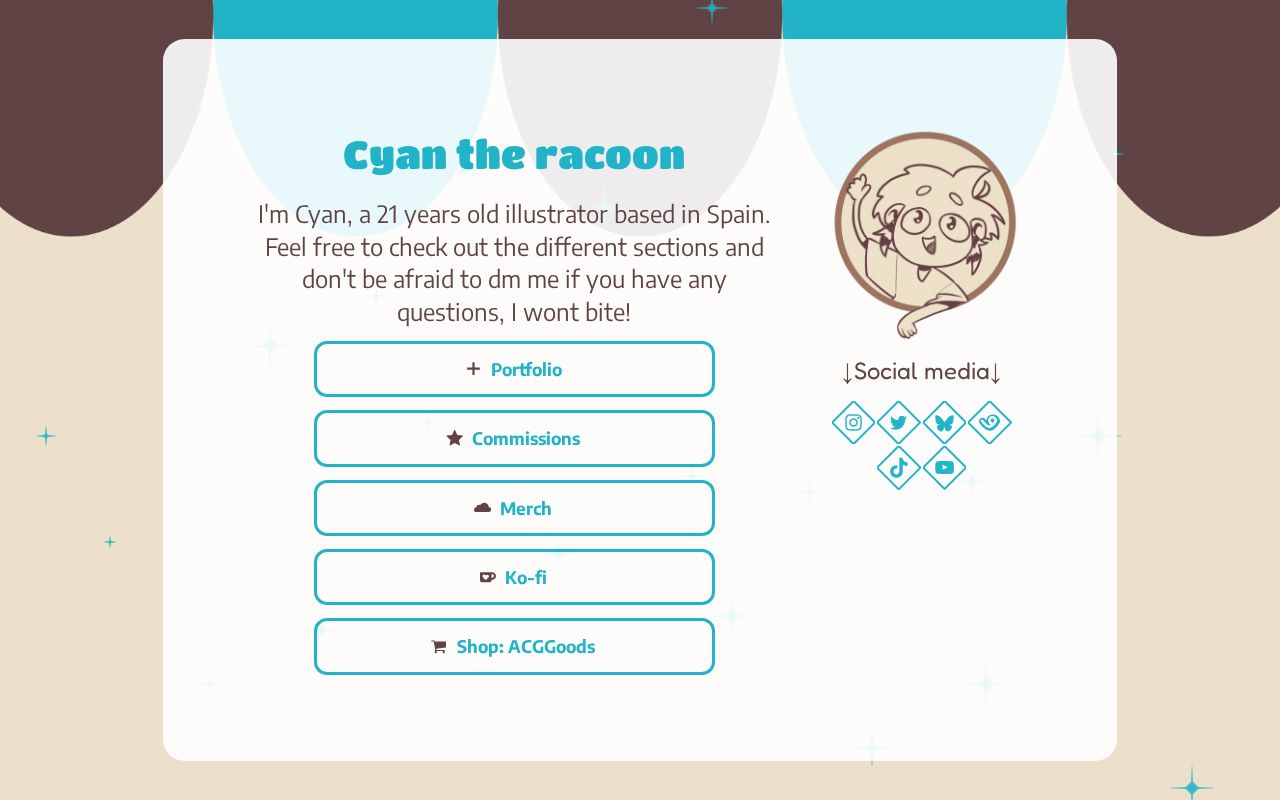
Task: Open the TikTok icon
Action: [898, 467]
